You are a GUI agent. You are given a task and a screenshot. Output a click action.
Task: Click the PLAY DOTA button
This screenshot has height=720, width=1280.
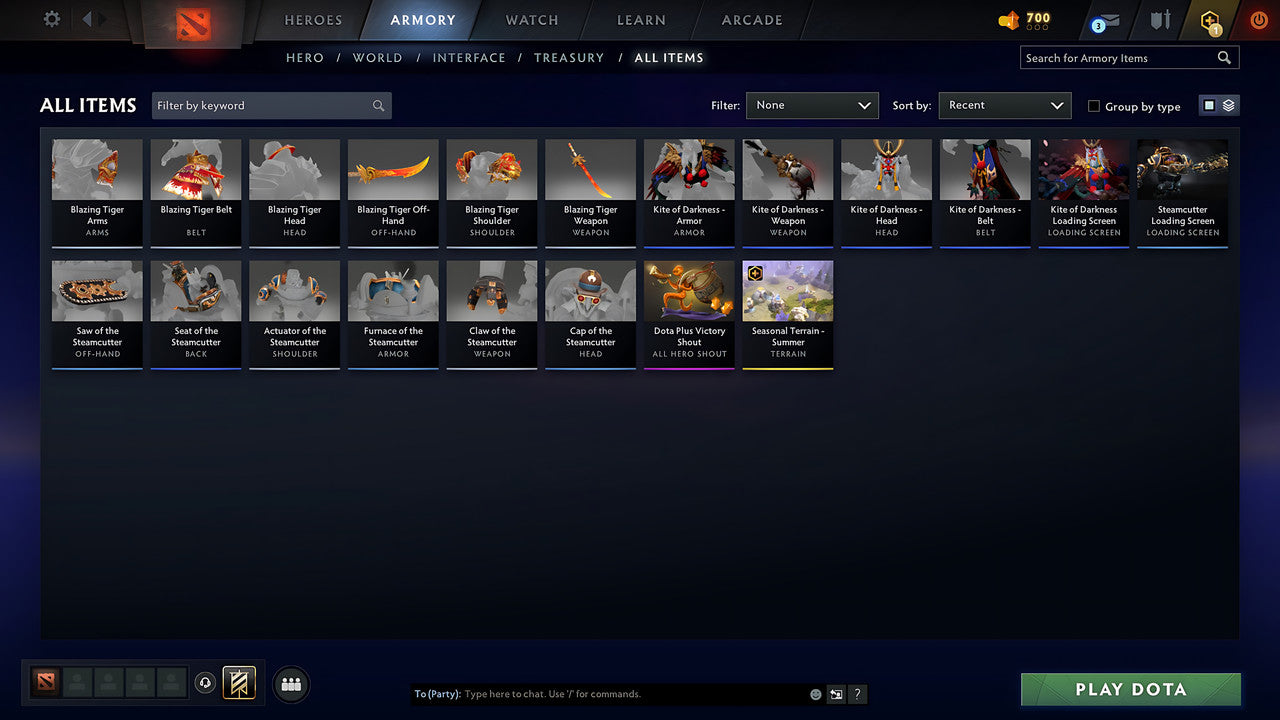(1130, 689)
